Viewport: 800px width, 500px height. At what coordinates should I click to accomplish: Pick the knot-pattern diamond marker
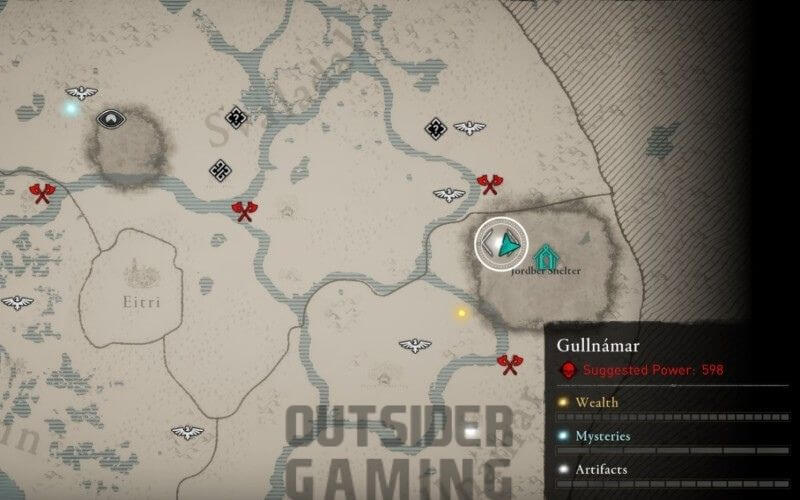click(220, 170)
